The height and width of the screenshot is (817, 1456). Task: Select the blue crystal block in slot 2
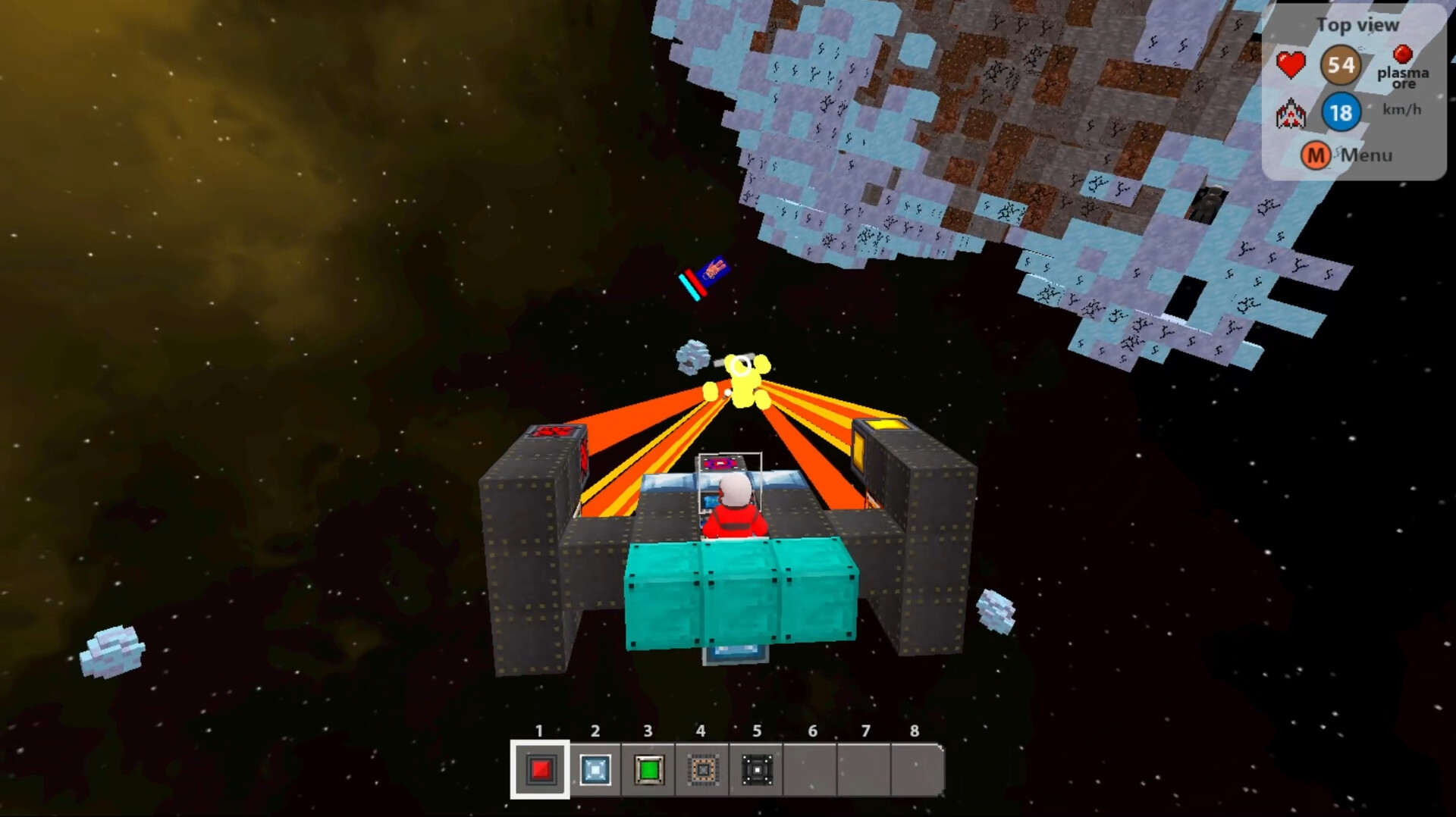tap(594, 771)
